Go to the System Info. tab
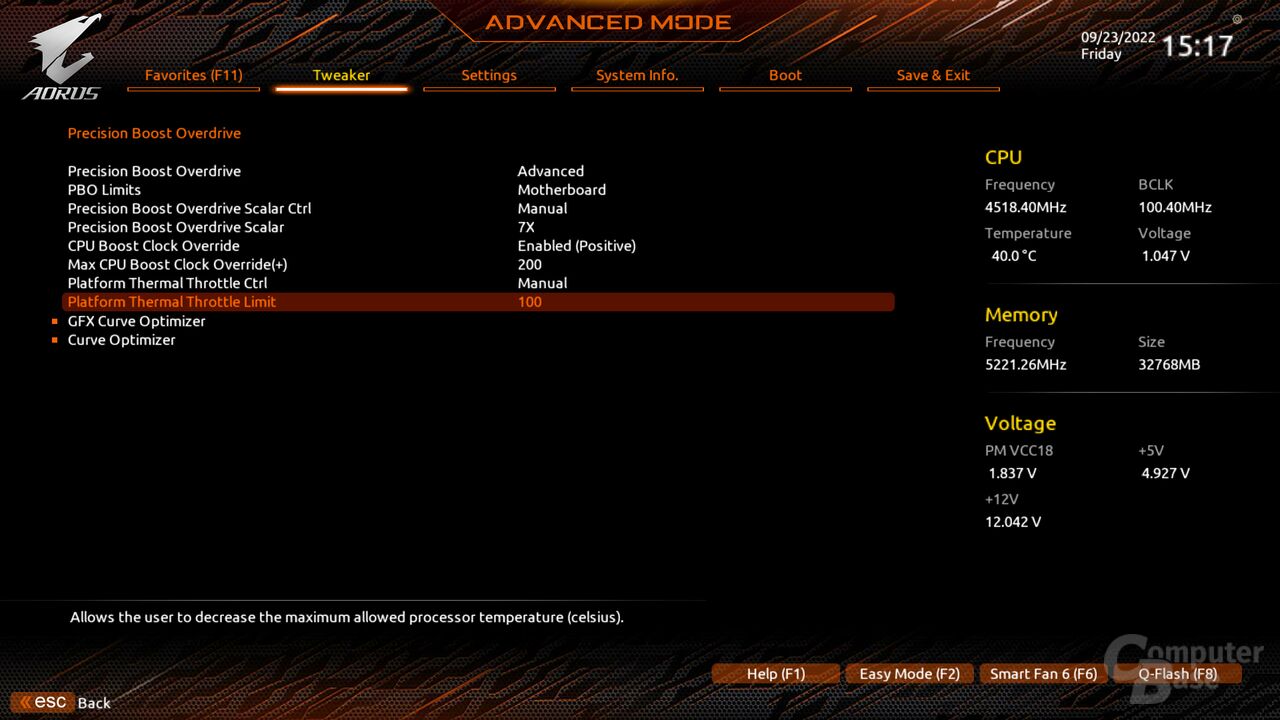The height and width of the screenshot is (720, 1280). pos(637,75)
